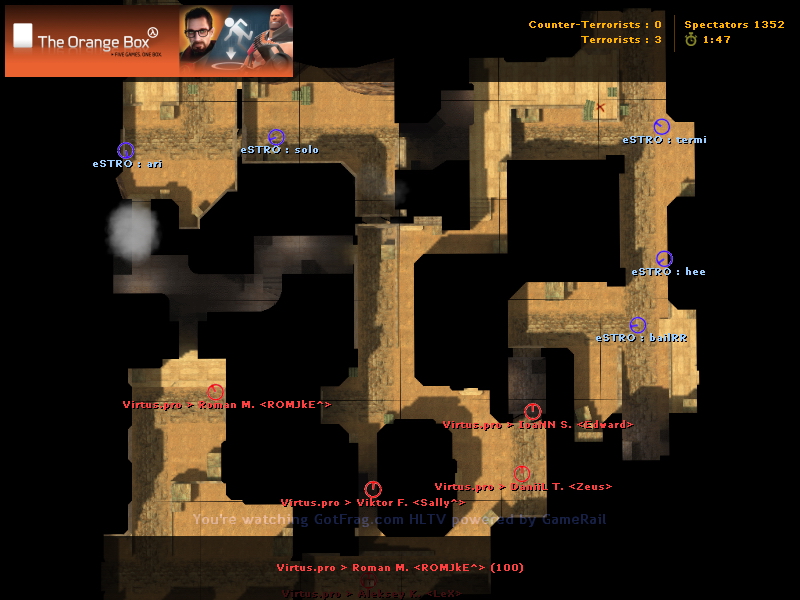Select eSTRO bailRR's map marker
The width and height of the screenshot is (800, 600).
[x=638, y=325]
